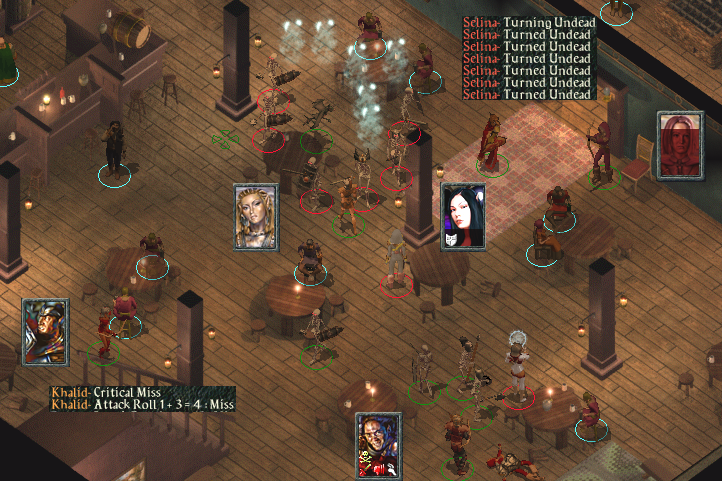The height and width of the screenshot is (481, 722).
Task: Choose the black-haired pale woman portrait
Action: 463,216
